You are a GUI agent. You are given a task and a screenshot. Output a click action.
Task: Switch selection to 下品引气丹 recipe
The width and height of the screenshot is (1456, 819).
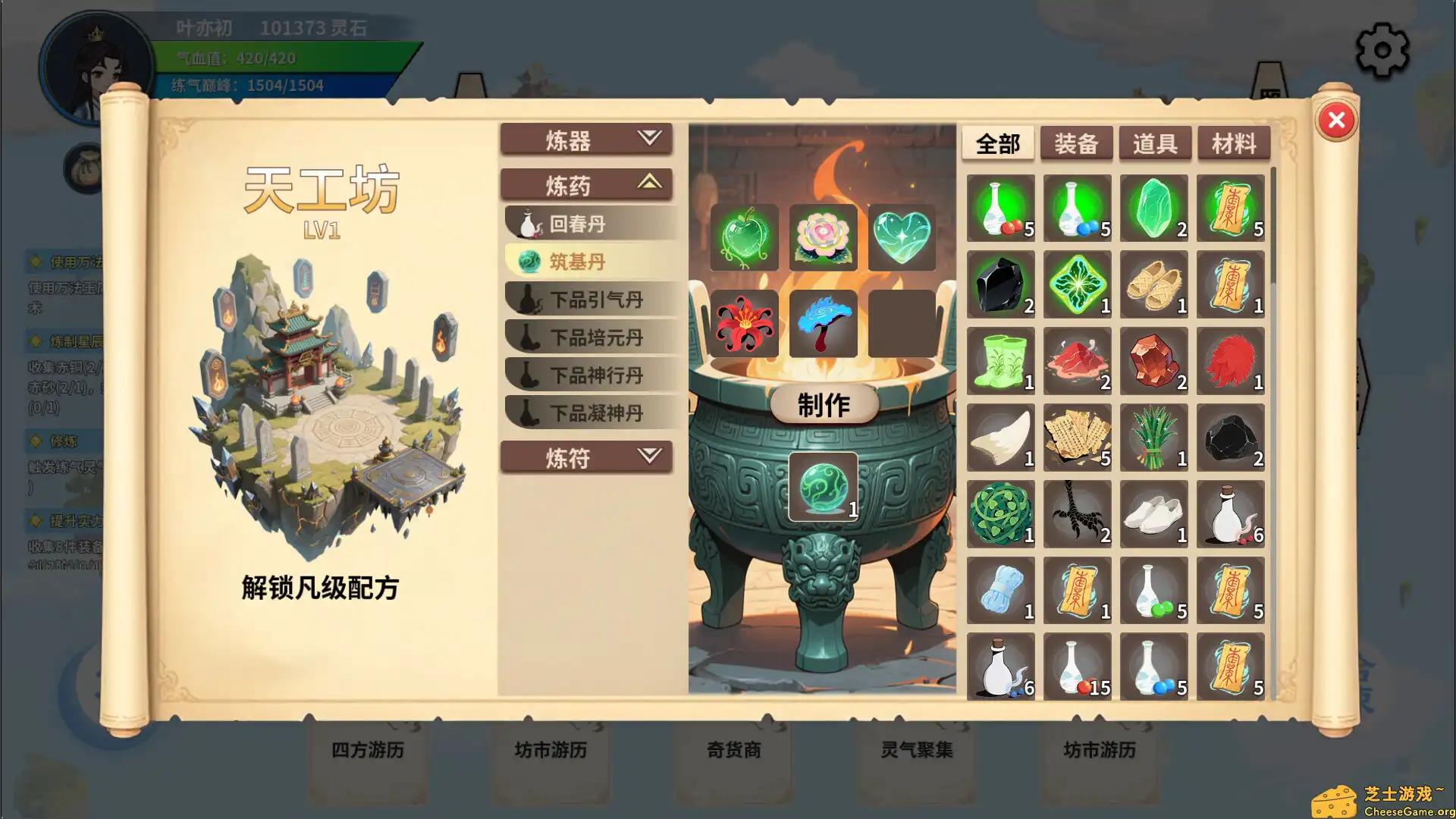(589, 299)
